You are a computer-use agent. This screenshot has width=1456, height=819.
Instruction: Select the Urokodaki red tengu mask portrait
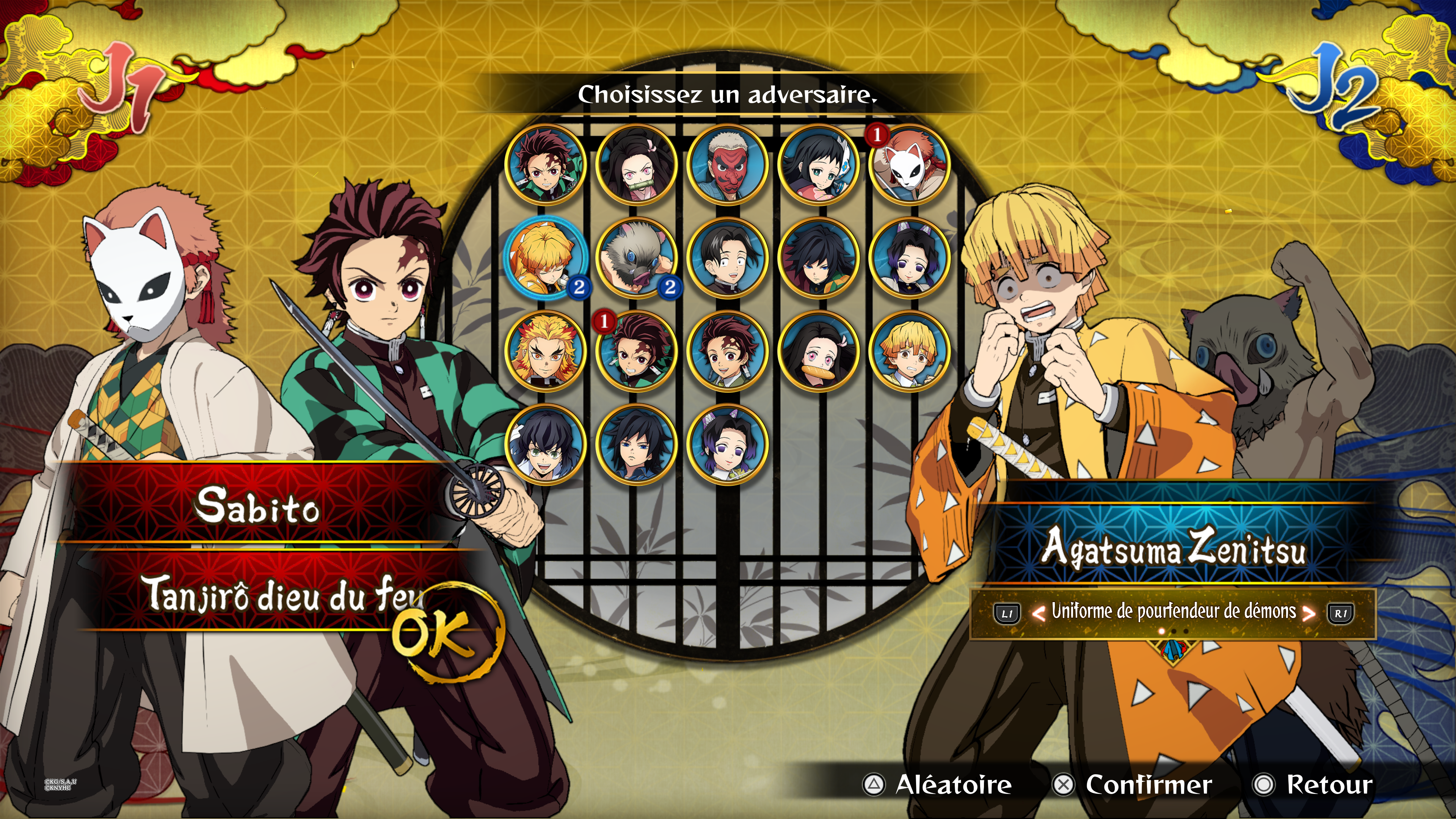(728, 165)
